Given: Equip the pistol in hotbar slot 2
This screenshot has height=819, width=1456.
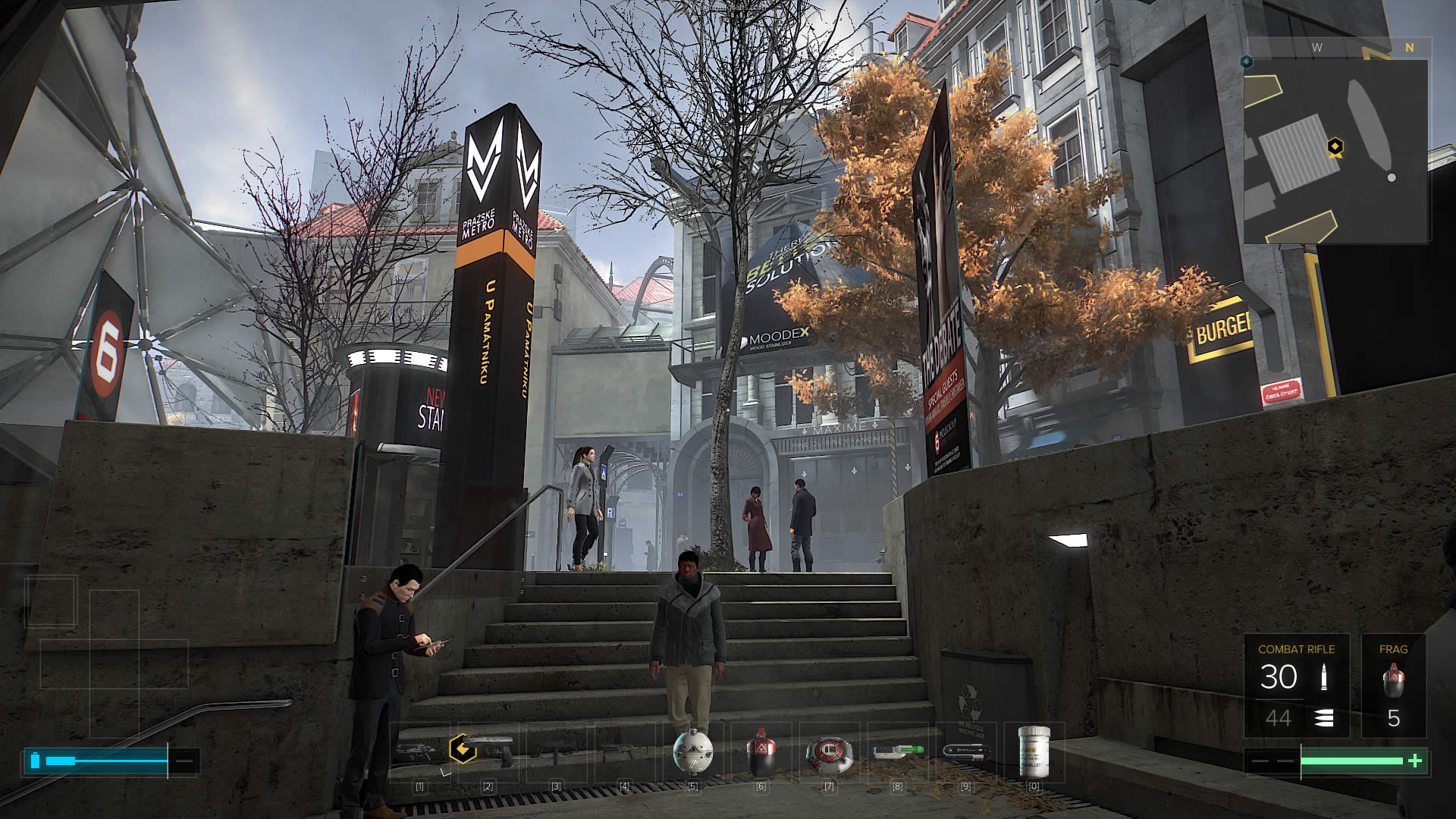Looking at the screenshot, I should 488,752.
